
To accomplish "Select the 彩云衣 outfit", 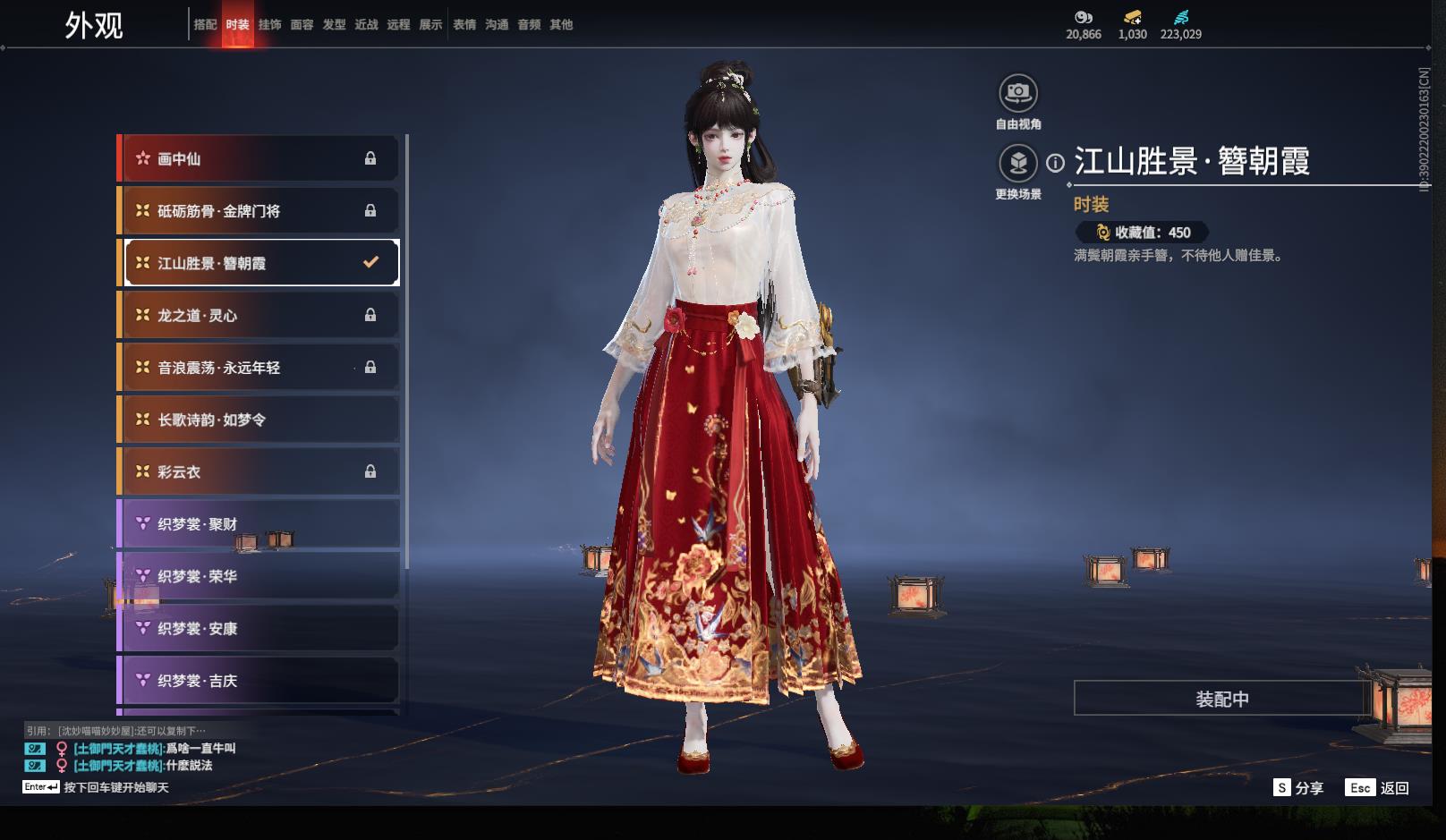I will coord(259,472).
